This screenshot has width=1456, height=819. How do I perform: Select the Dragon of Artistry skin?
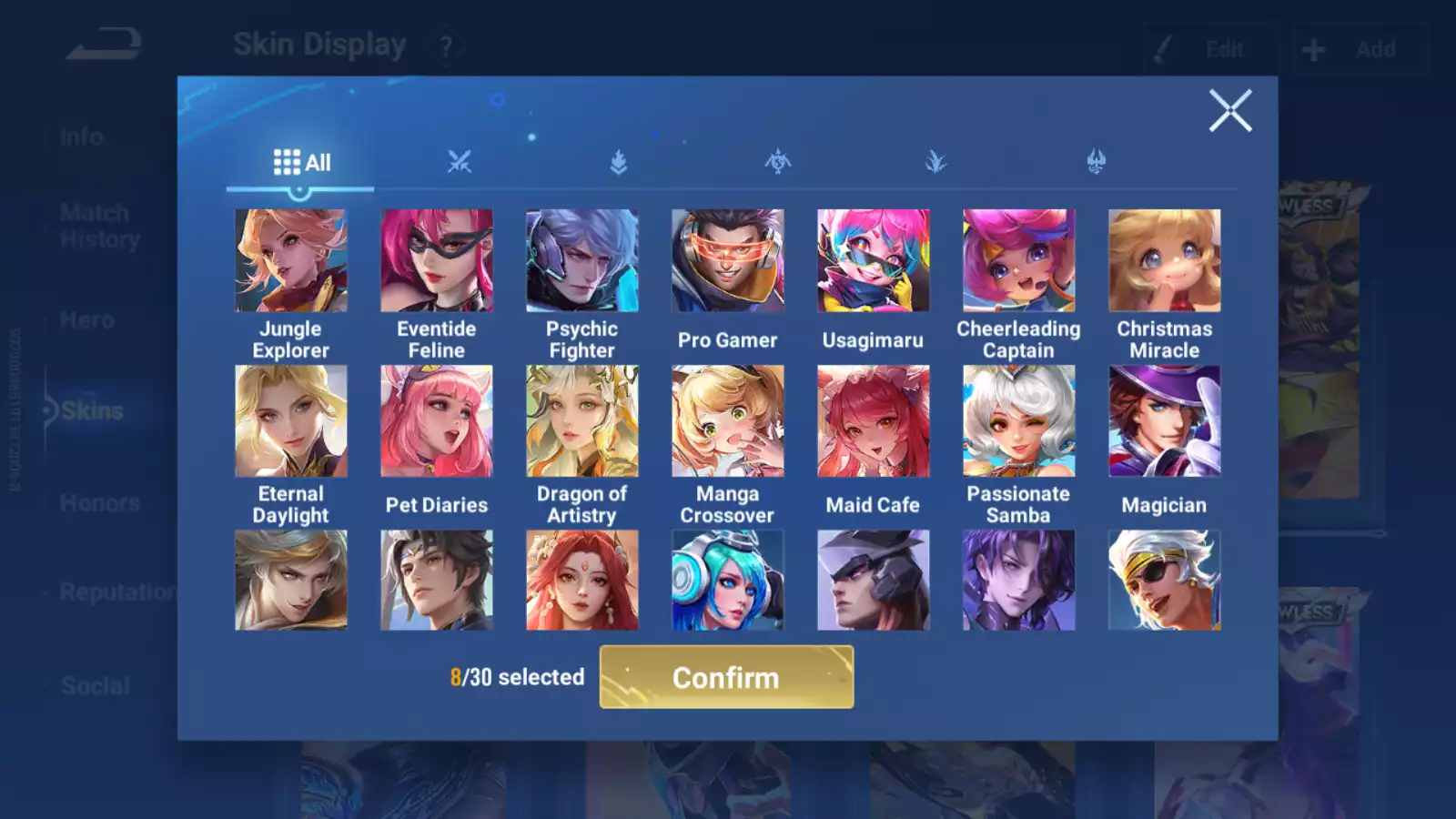pyautogui.click(x=582, y=421)
